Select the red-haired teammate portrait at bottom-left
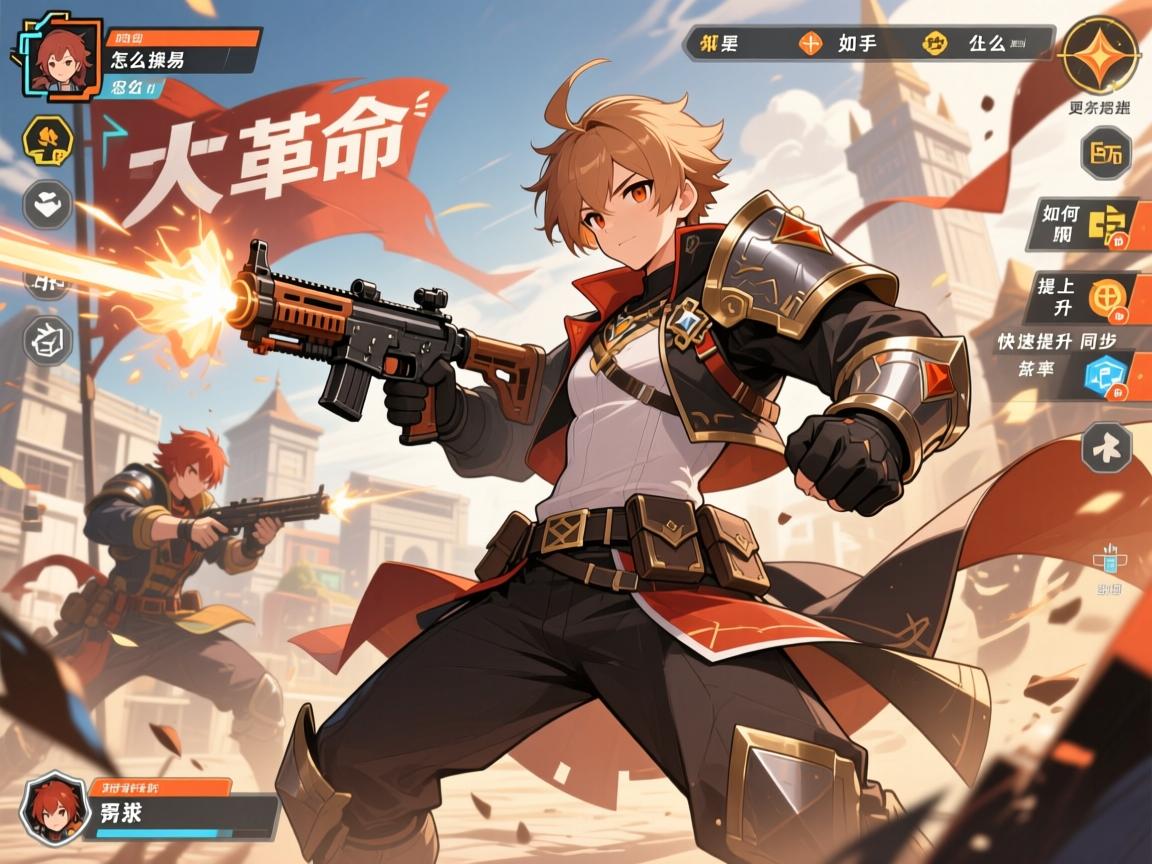This screenshot has width=1152, height=864. [50, 808]
